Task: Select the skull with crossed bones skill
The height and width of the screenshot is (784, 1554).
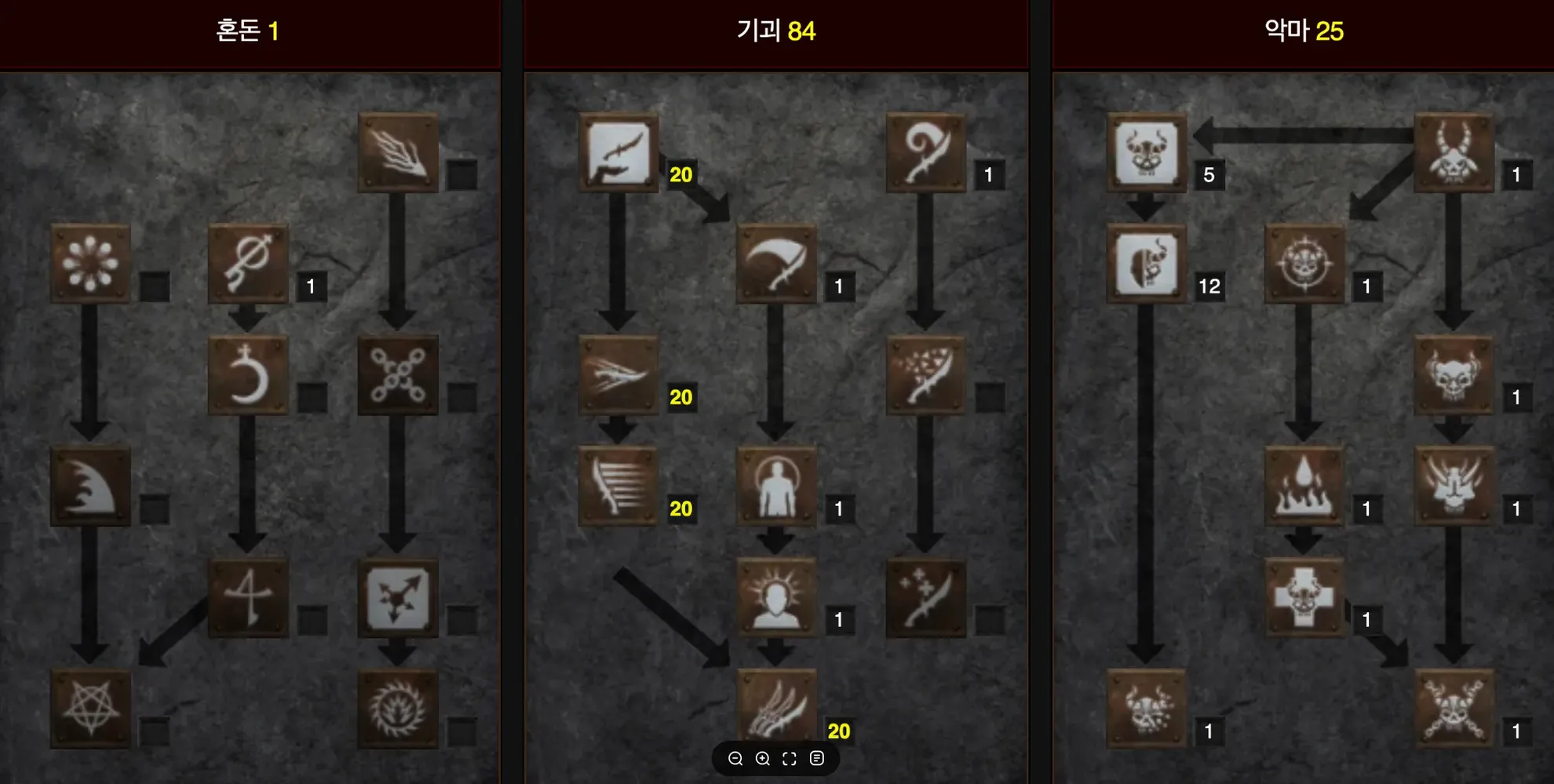Action: pyautogui.click(x=1454, y=709)
